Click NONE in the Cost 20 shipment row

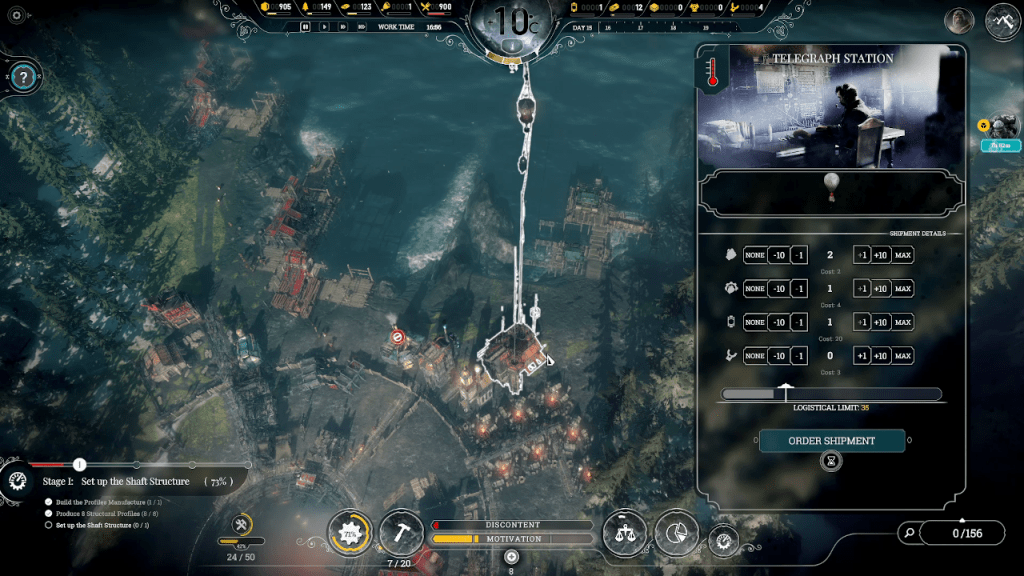[x=755, y=322]
